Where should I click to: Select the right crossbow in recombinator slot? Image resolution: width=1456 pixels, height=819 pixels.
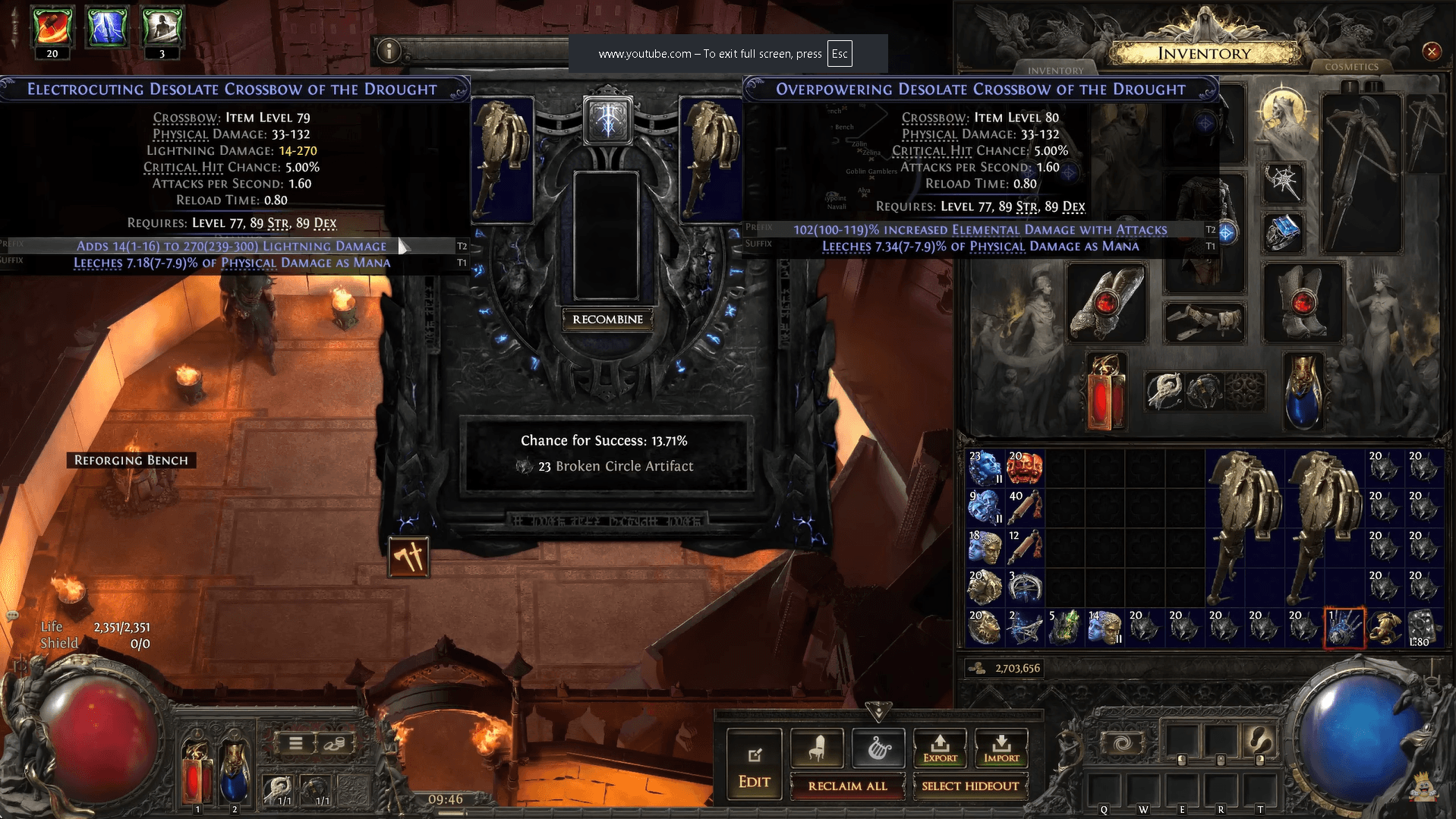click(710, 159)
